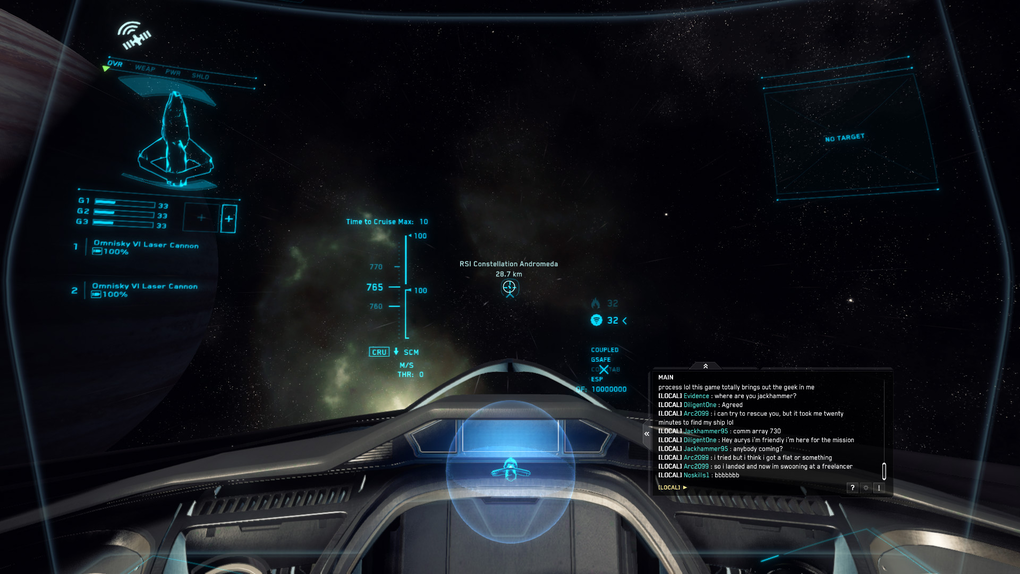The image size is (1020, 574).
Task: Click the chat window scrollbar handle
Action: (x=884, y=471)
